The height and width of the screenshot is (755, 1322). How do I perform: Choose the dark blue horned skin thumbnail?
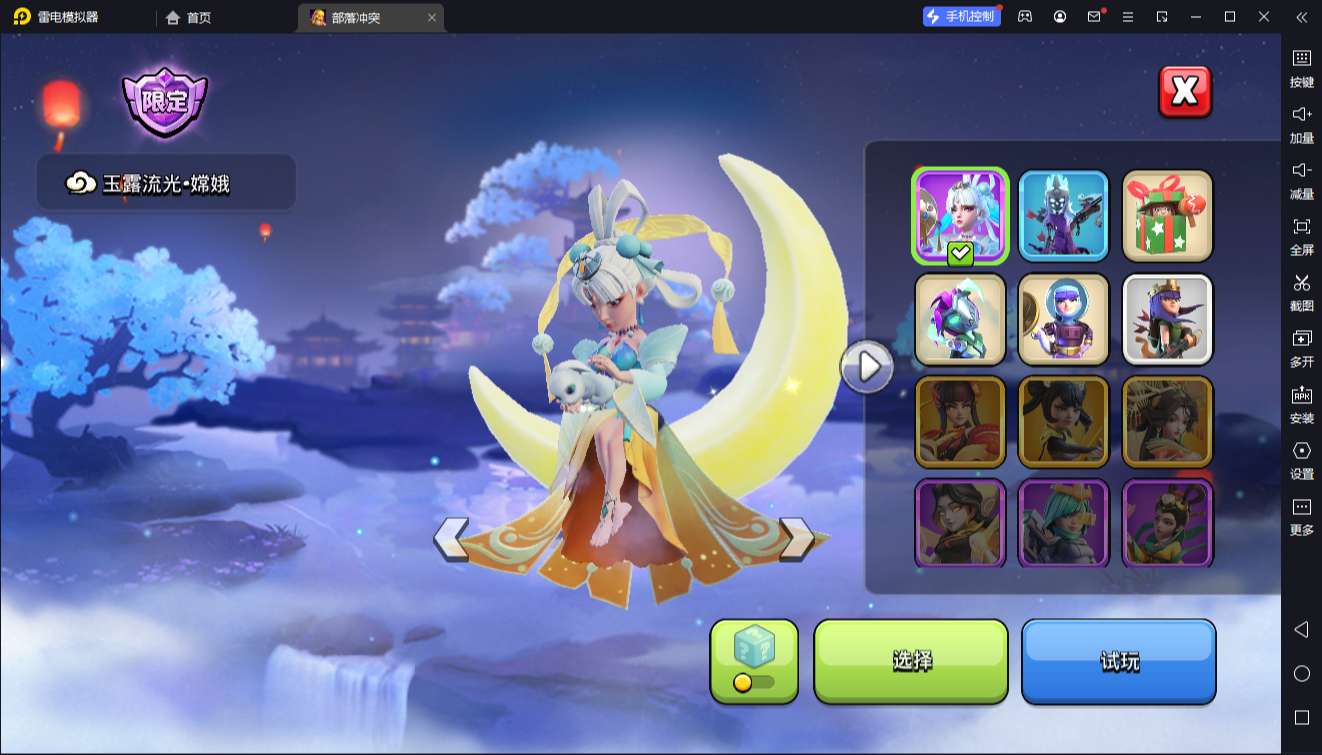(1063, 215)
